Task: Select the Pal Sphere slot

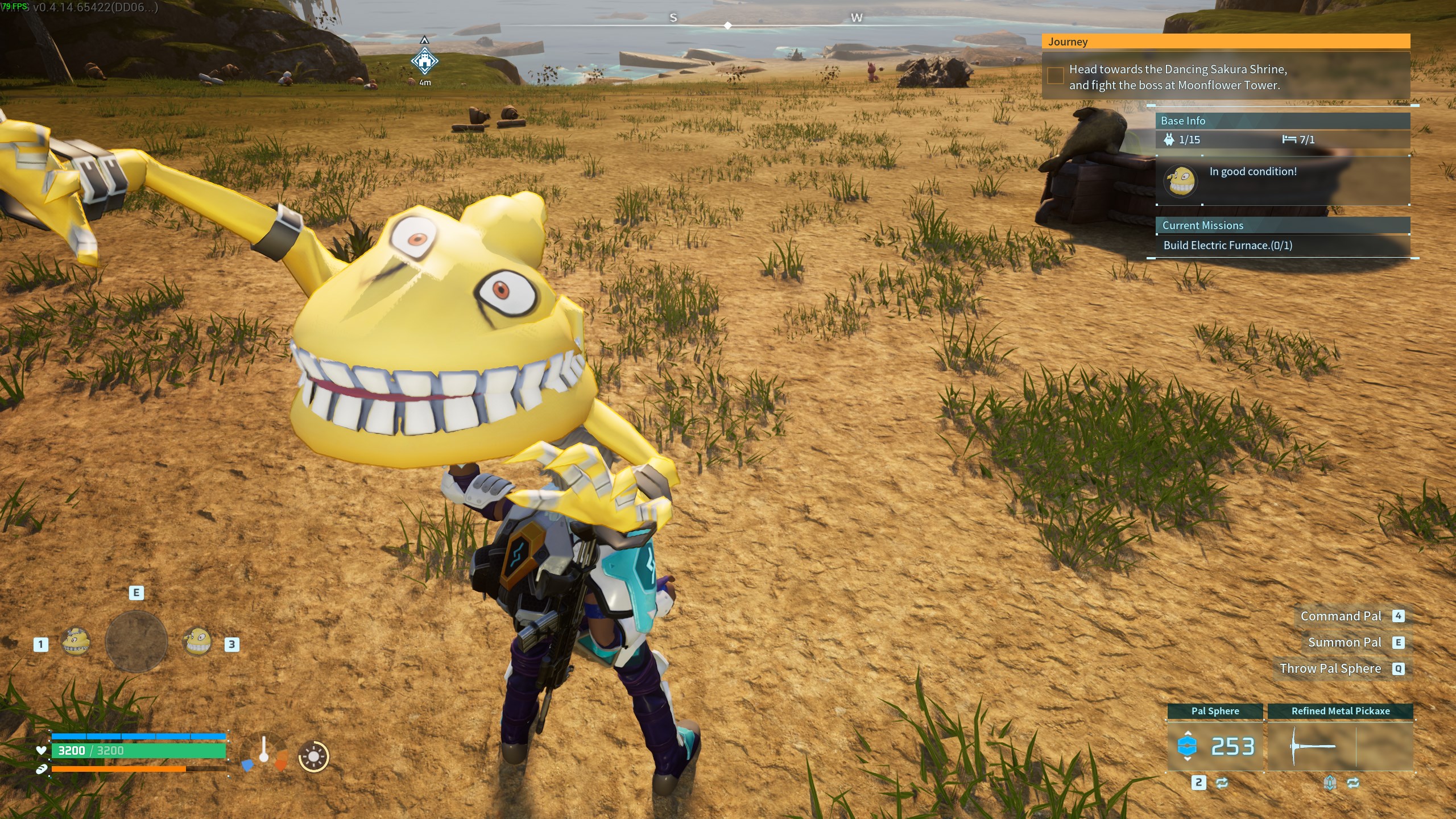Action: 1215,746
